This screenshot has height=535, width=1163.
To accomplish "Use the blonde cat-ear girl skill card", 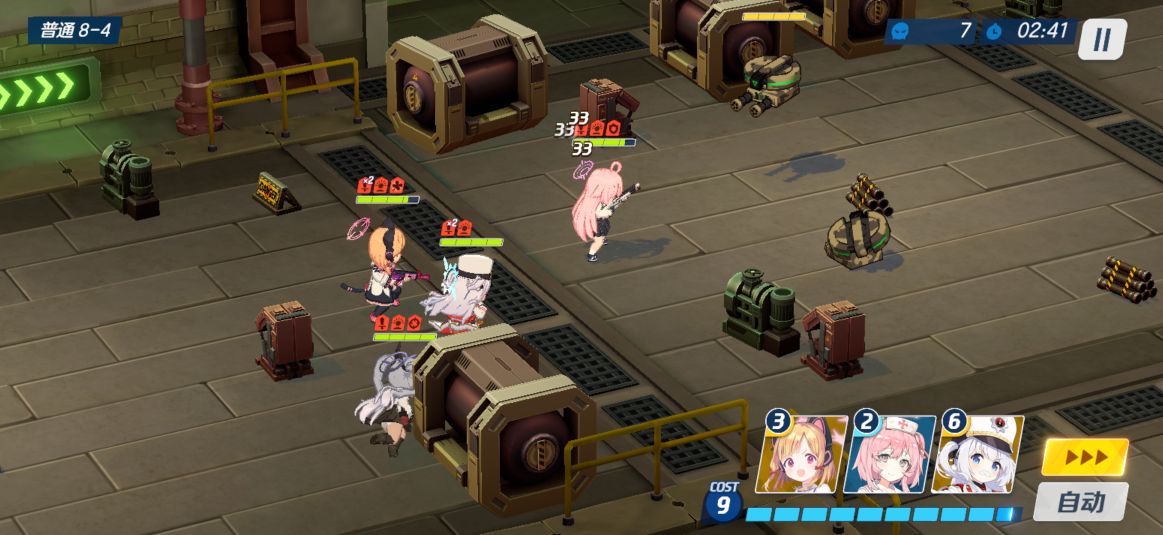I will 802,455.
